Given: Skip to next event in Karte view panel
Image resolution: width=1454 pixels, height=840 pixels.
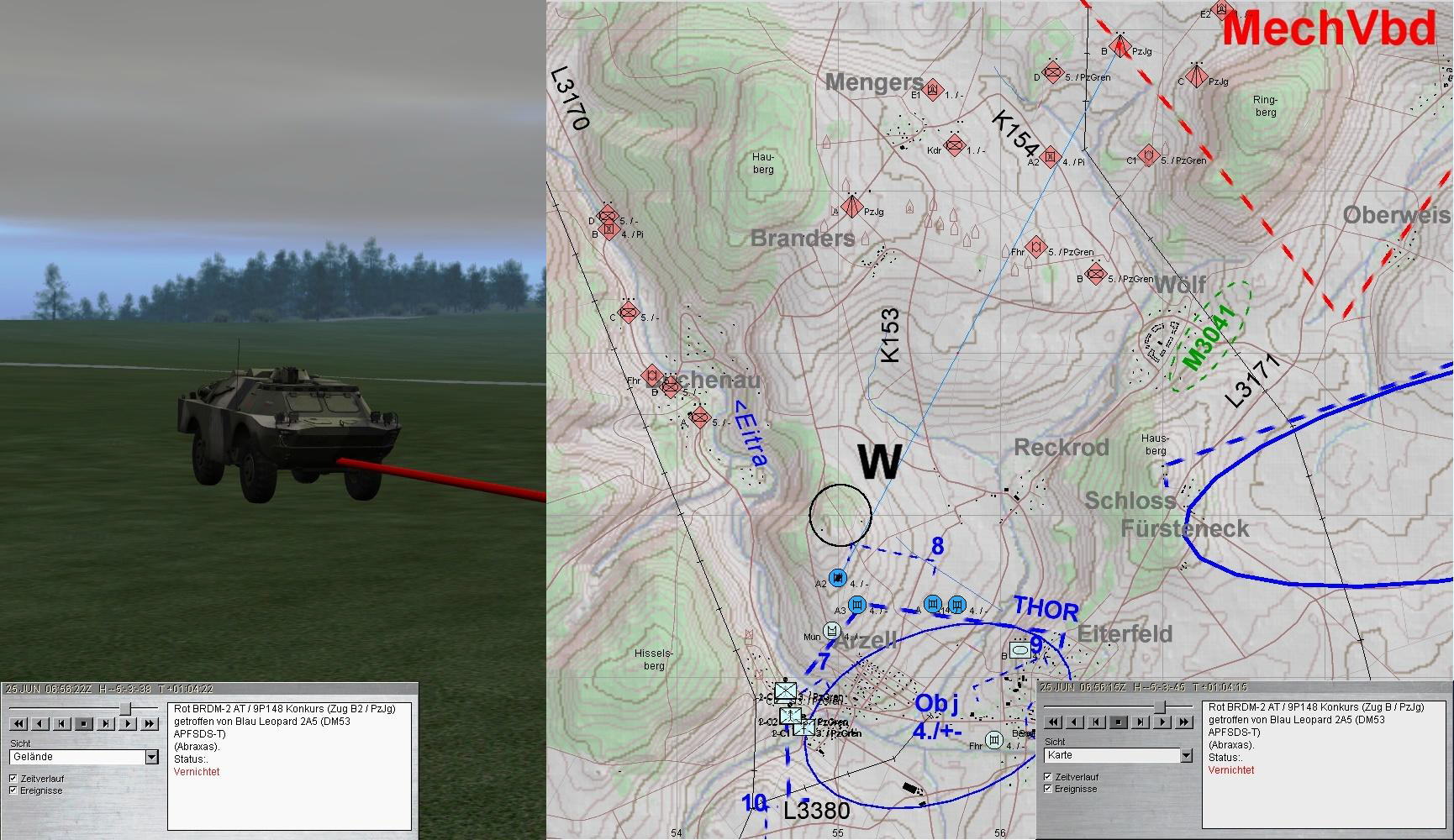Looking at the screenshot, I should tap(1140, 722).
